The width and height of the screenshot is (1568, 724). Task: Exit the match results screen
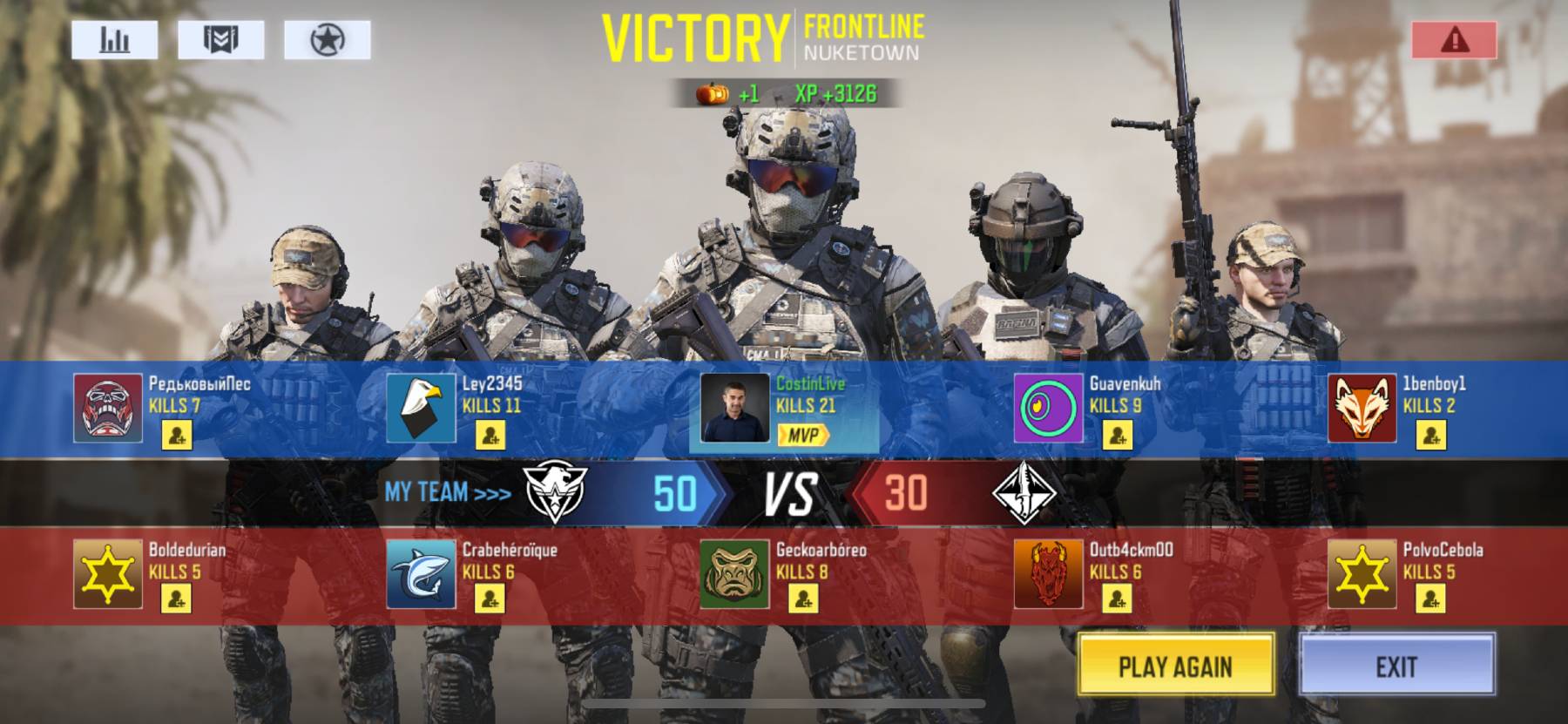pyautogui.click(x=1396, y=666)
